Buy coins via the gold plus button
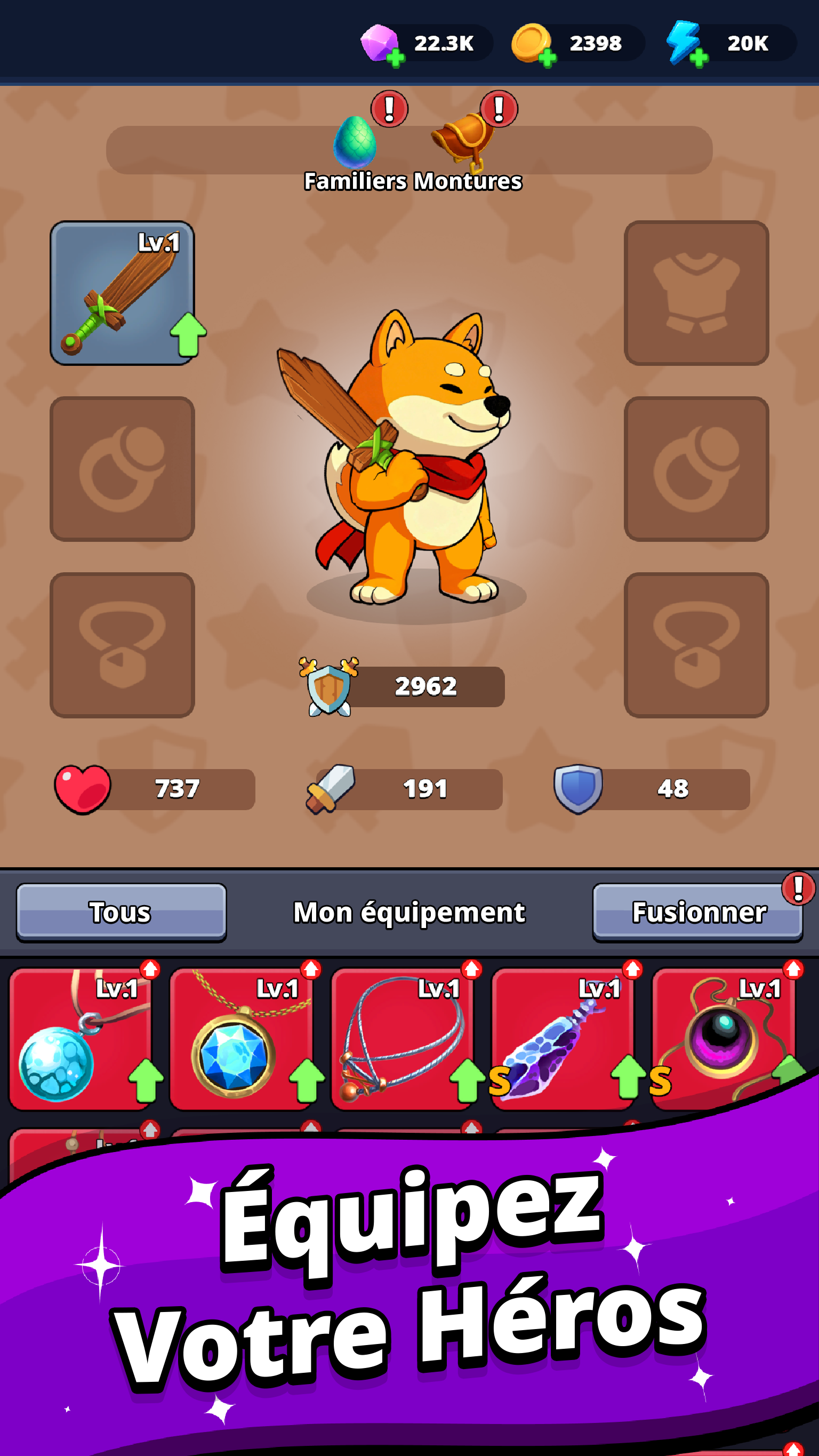The height and width of the screenshot is (1456, 819). point(548,57)
